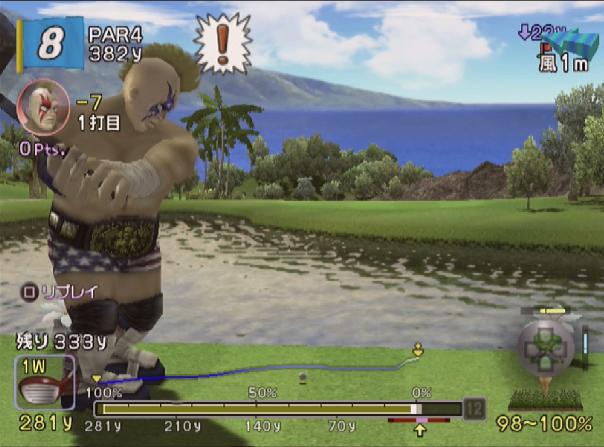Click the ball impact point indicator
The image size is (604, 447).
coord(546,347)
